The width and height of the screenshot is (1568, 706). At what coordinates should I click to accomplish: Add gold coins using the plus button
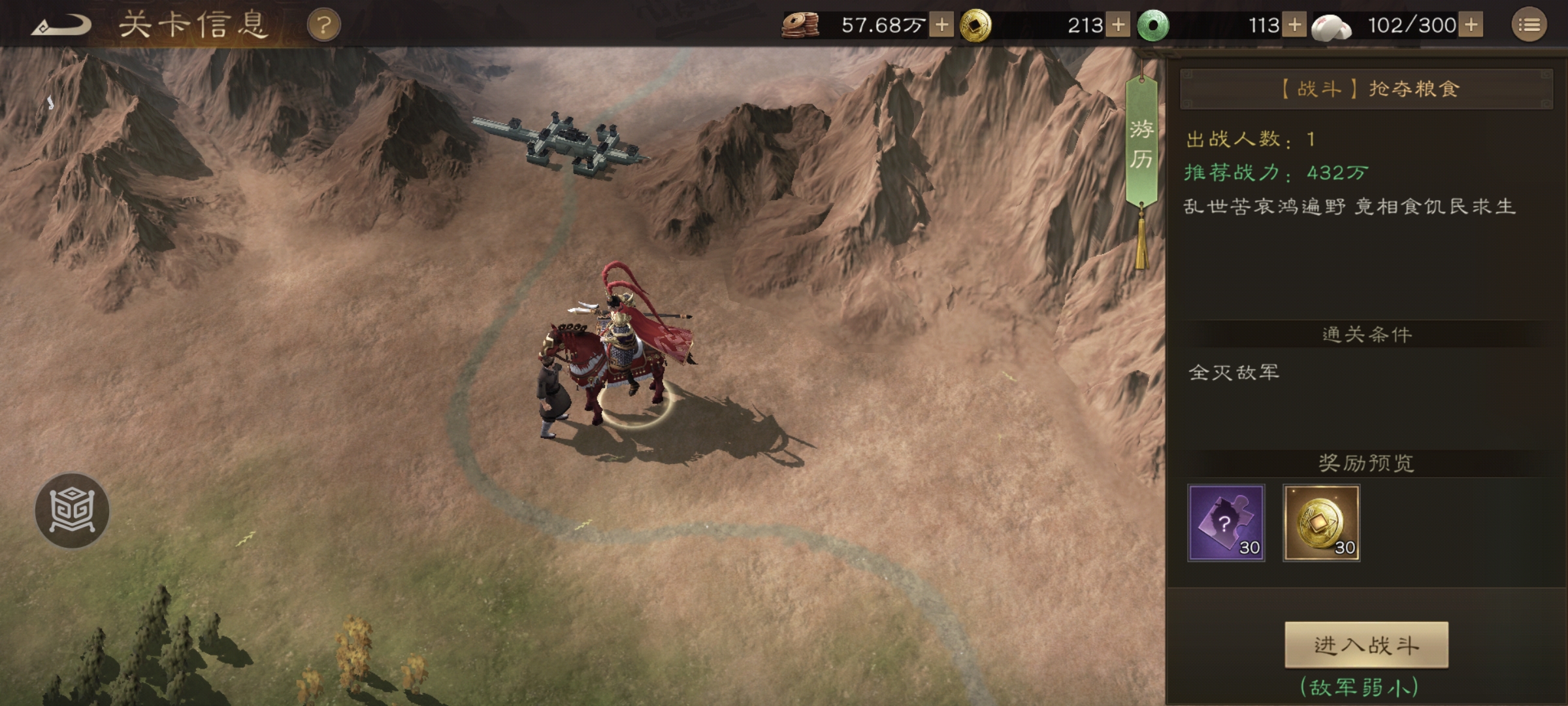pos(1118,25)
